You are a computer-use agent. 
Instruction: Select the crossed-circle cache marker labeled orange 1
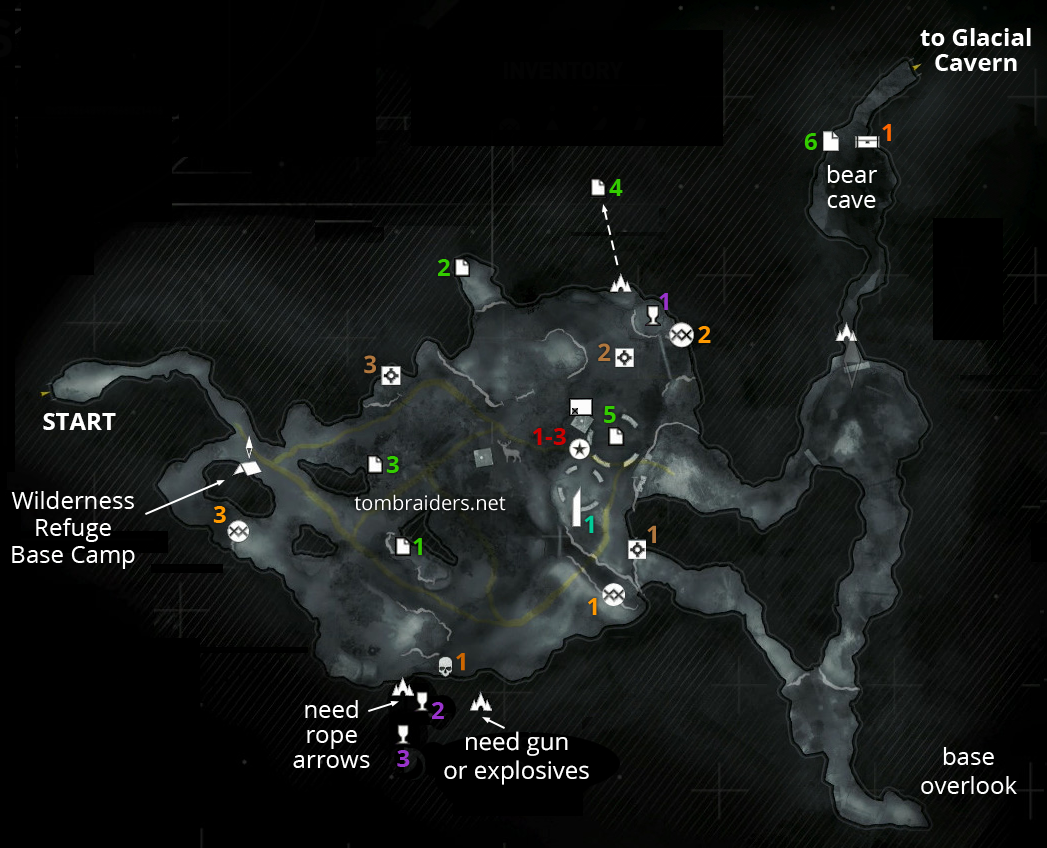(x=614, y=595)
